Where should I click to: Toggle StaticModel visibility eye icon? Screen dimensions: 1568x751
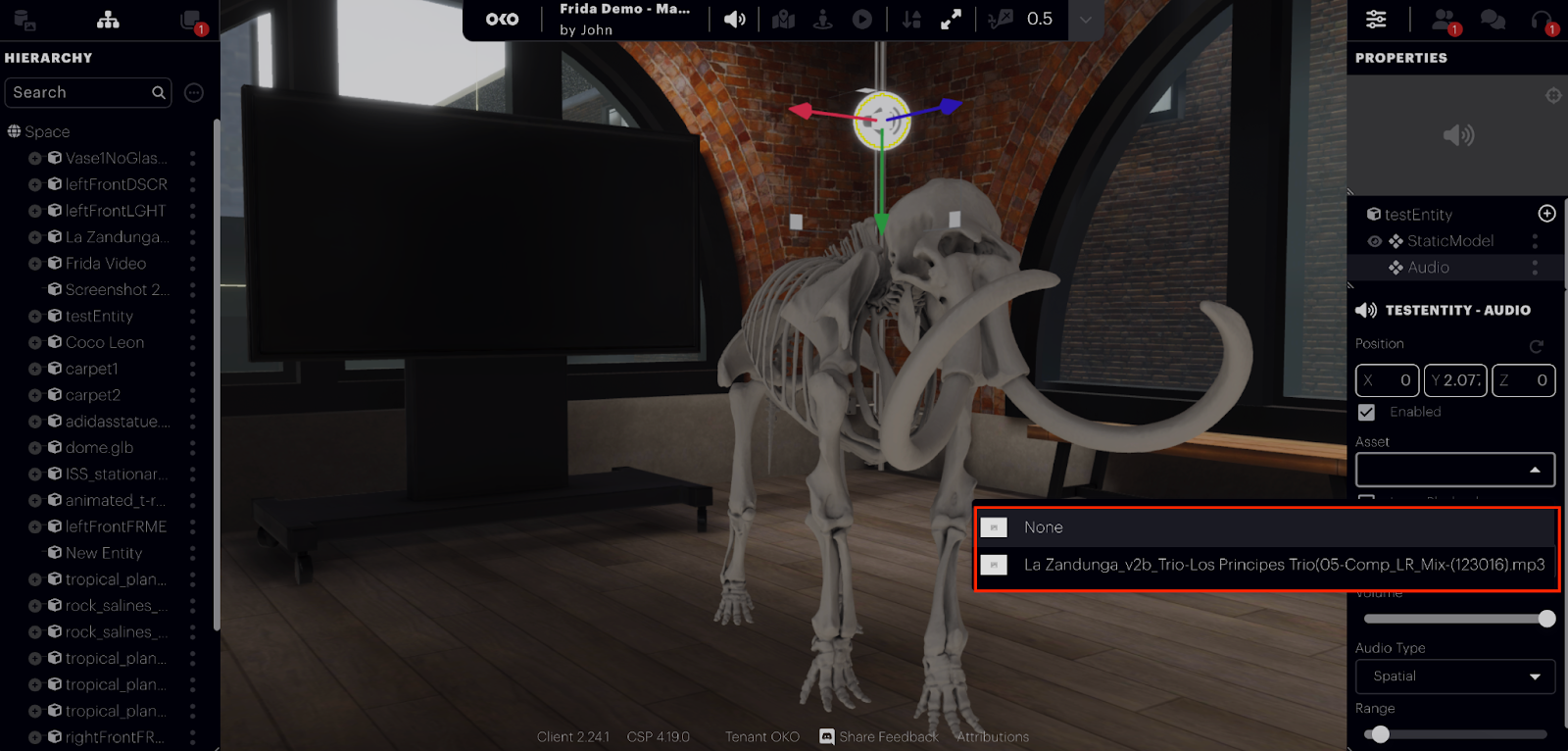tap(1375, 241)
